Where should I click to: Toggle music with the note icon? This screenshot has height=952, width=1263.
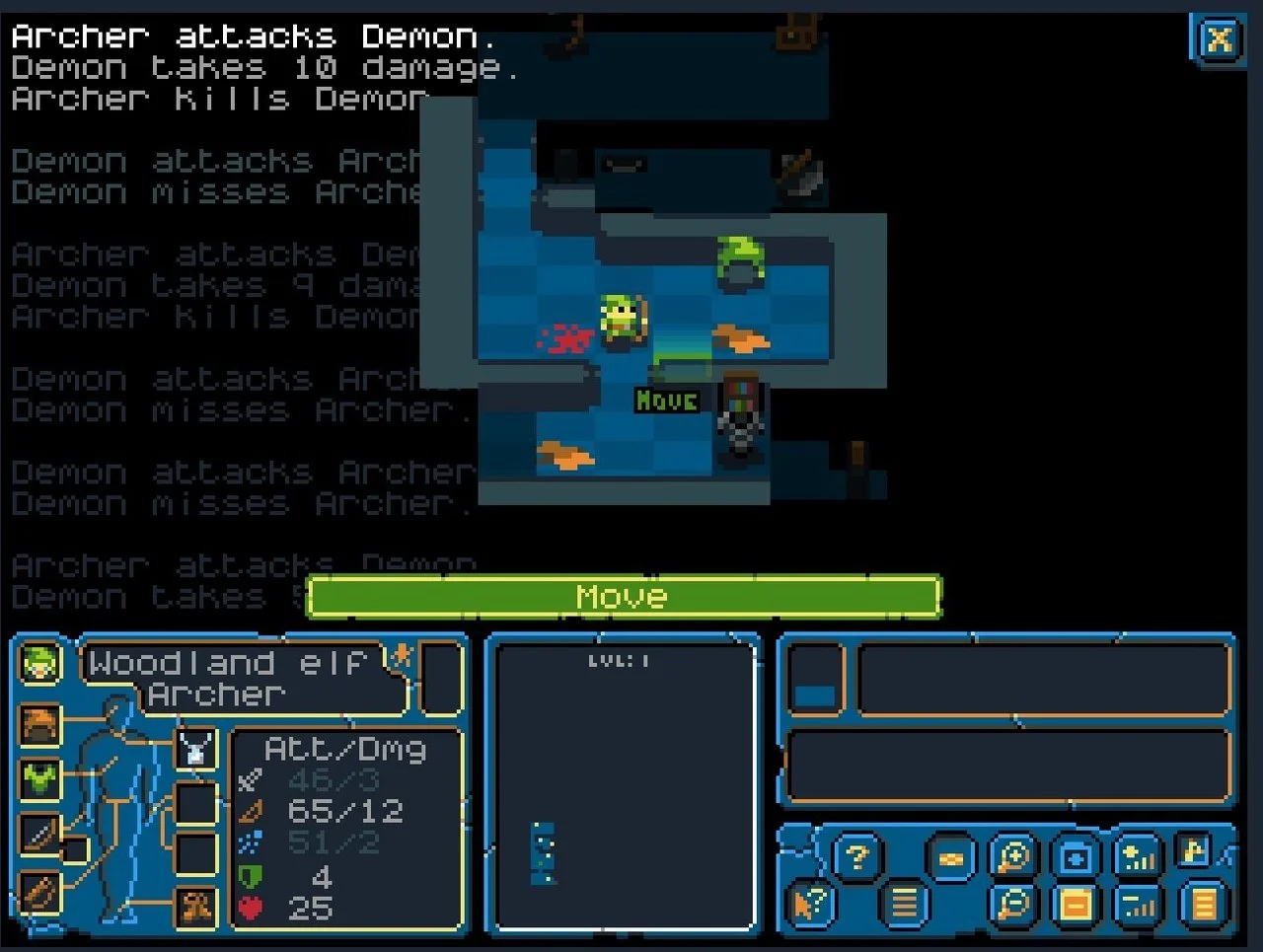pos(1194,850)
